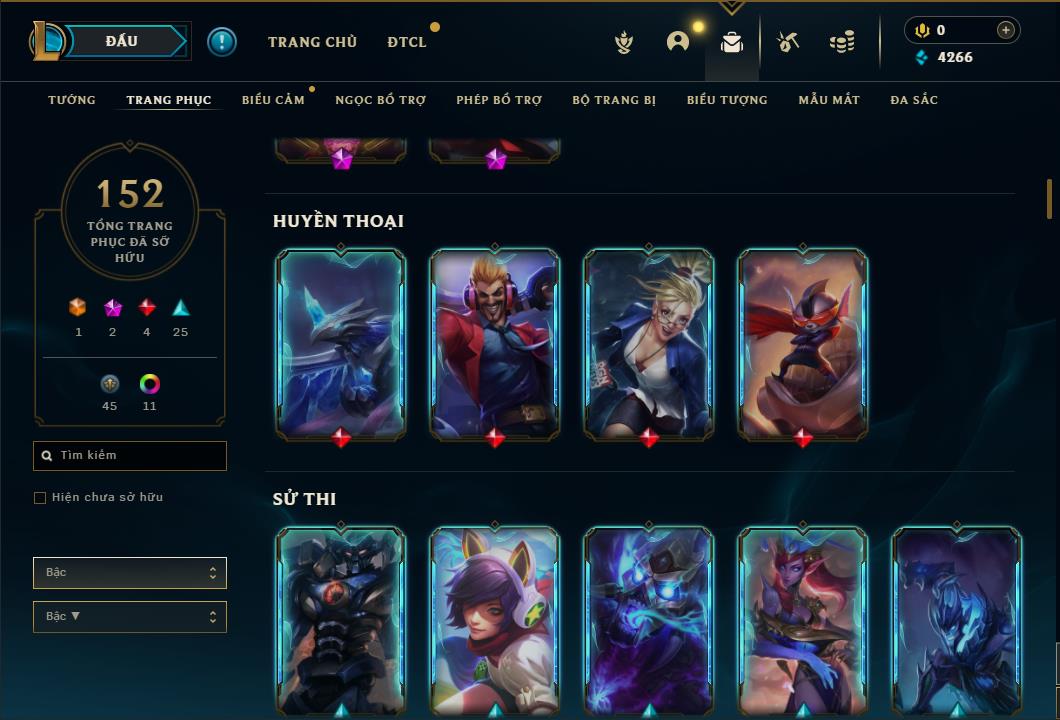Screen dimensions: 1060x720
Task: Open the MẪU MẮT wards tab
Action: [x=829, y=100]
